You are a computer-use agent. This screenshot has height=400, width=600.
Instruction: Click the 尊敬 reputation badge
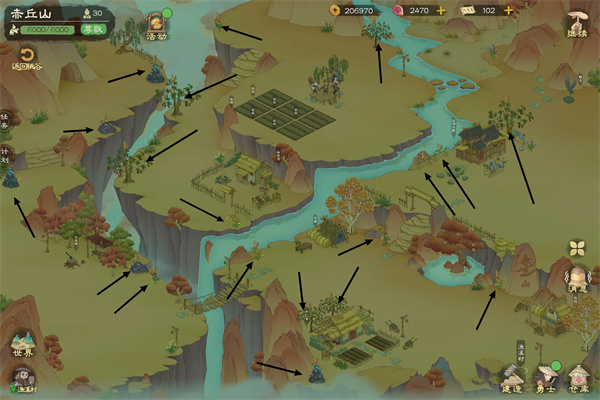(x=95, y=30)
